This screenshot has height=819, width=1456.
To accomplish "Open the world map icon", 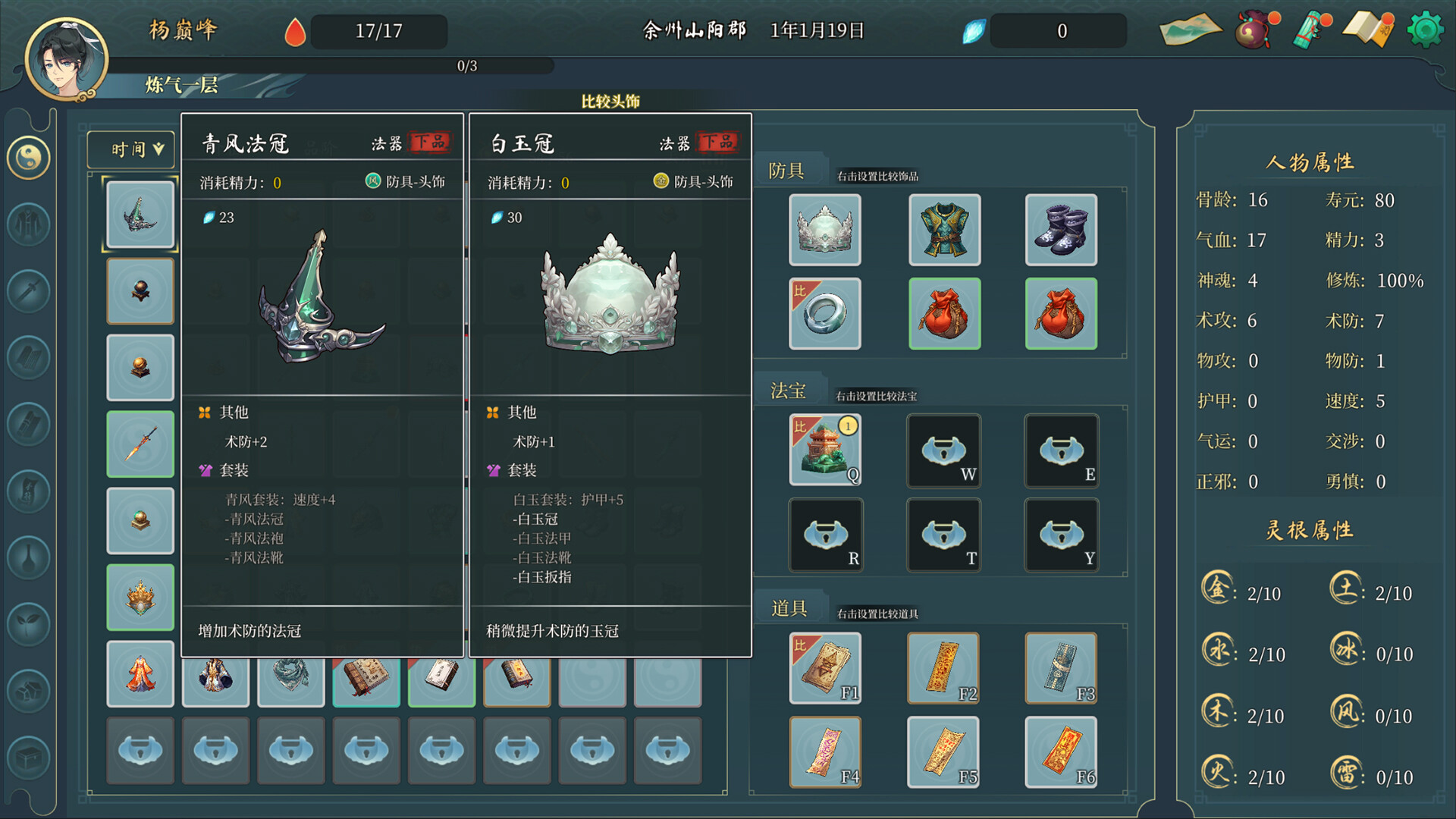I will tap(1191, 30).
